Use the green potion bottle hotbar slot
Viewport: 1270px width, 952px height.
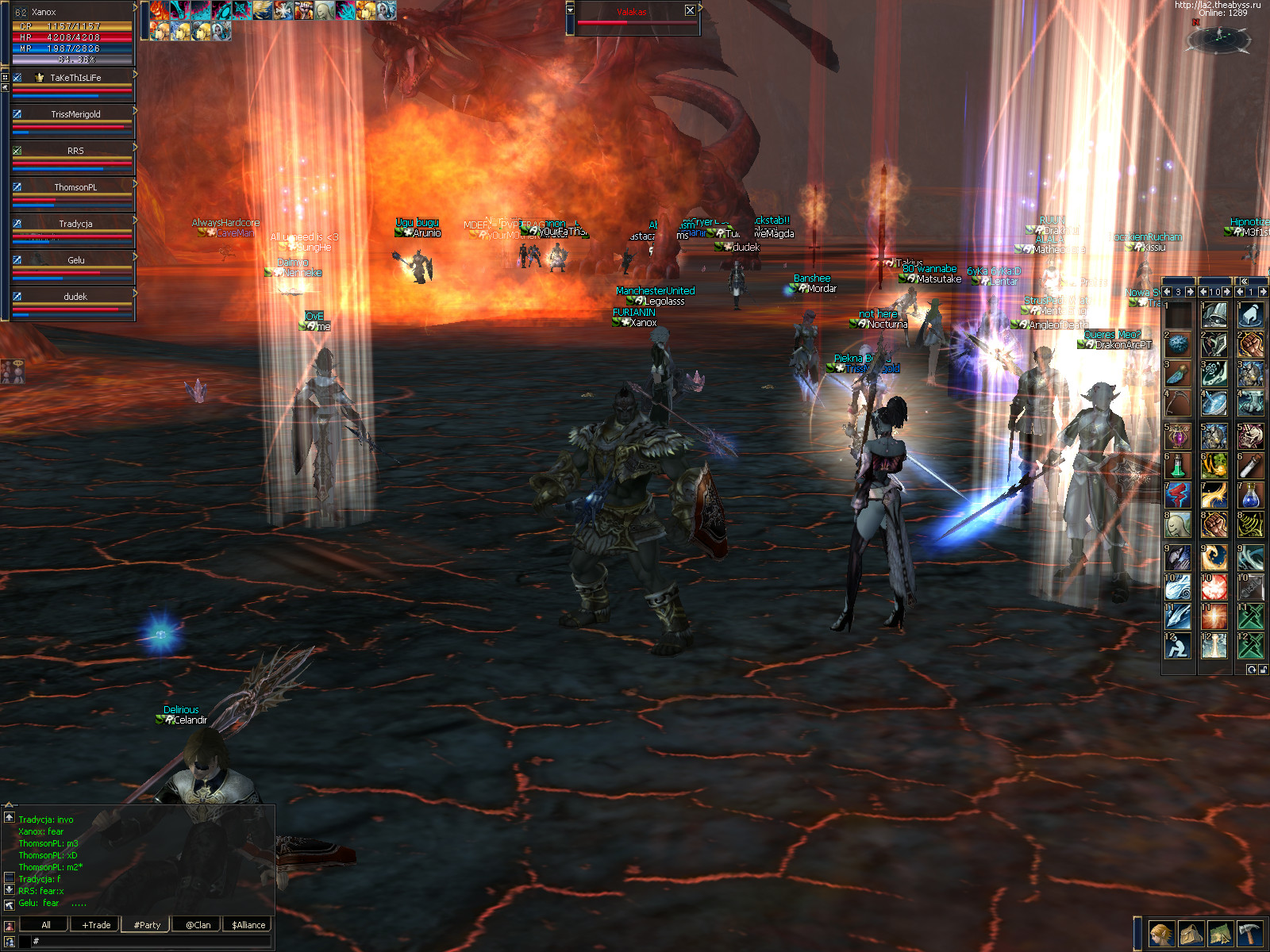[1177, 466]
